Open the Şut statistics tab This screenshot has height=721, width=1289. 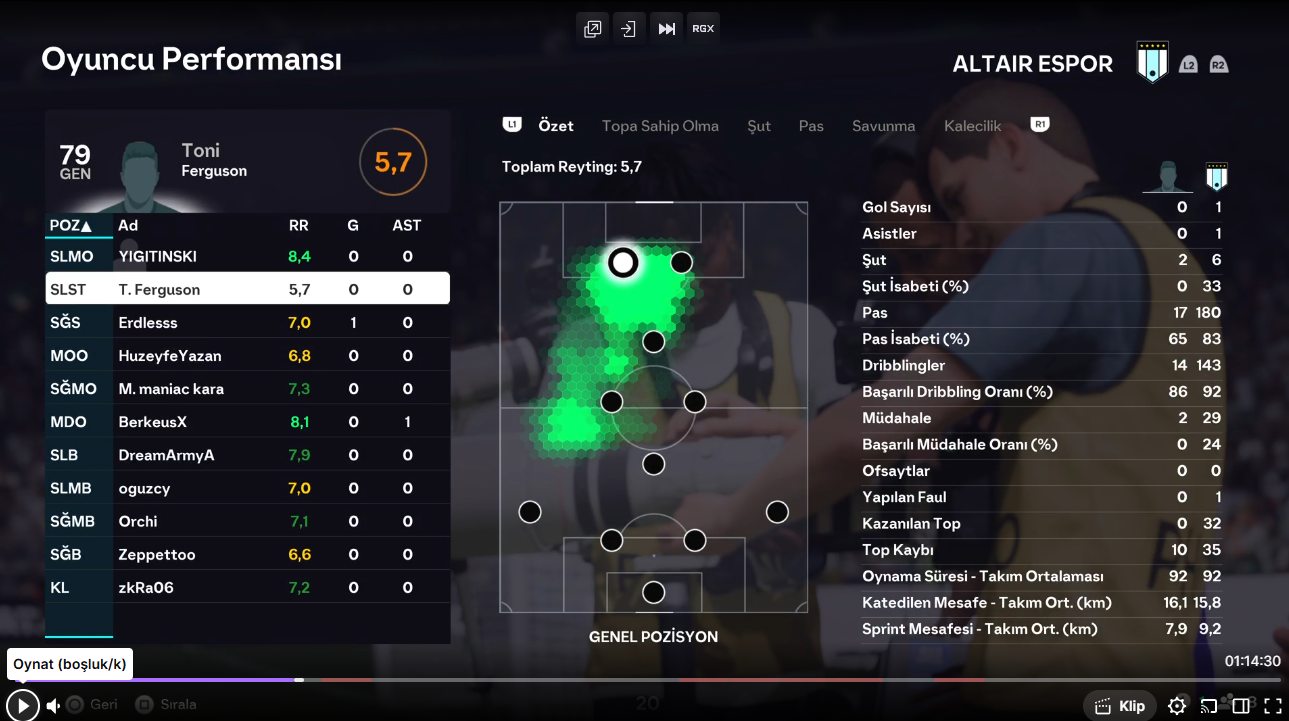coord(759,126)
